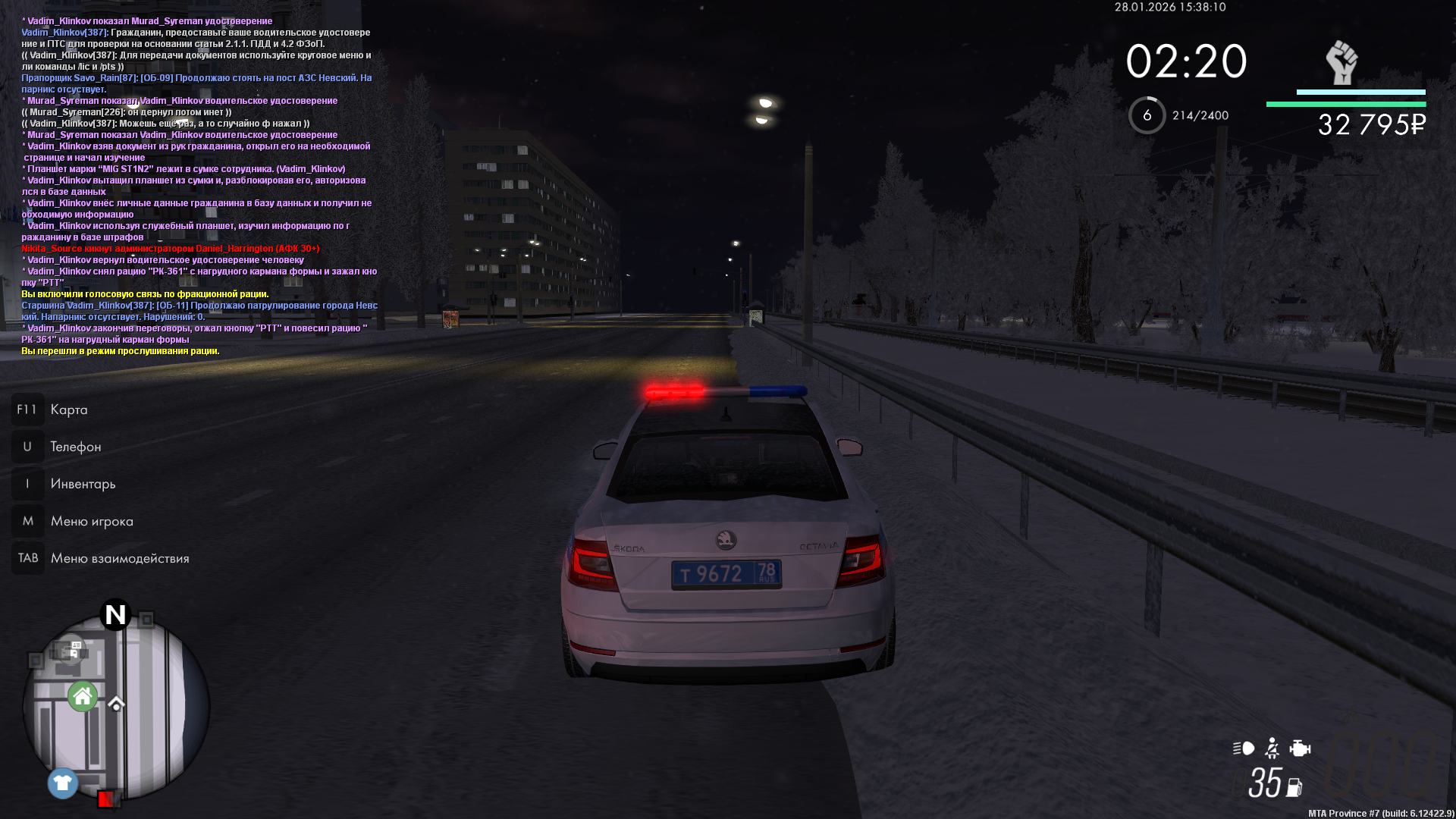Select the blue clothing shop marker
Image resolution: width=1456 pixels, height=819 pixels.
coord(63,783)
